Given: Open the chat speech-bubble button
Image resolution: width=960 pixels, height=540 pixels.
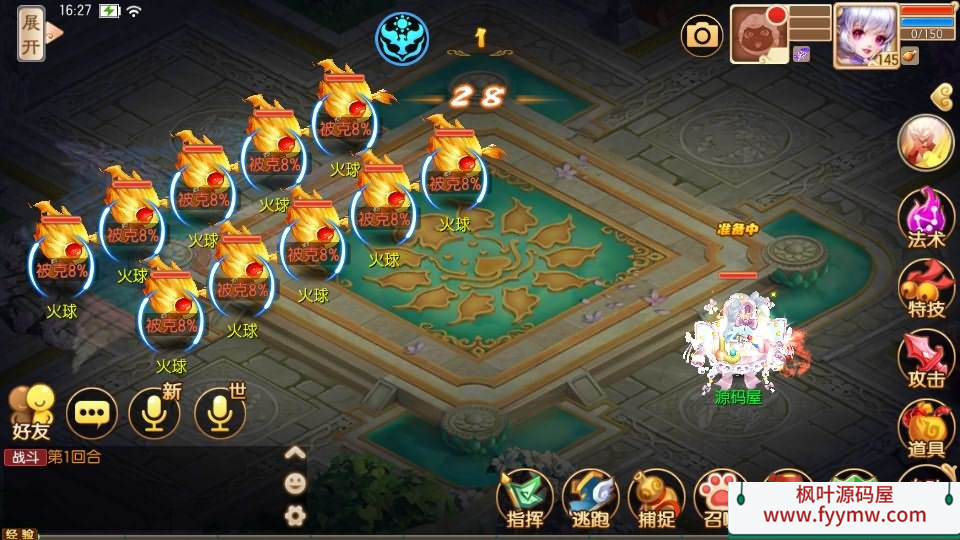Looking at the screenshot, I should click(x=91, y=413).
